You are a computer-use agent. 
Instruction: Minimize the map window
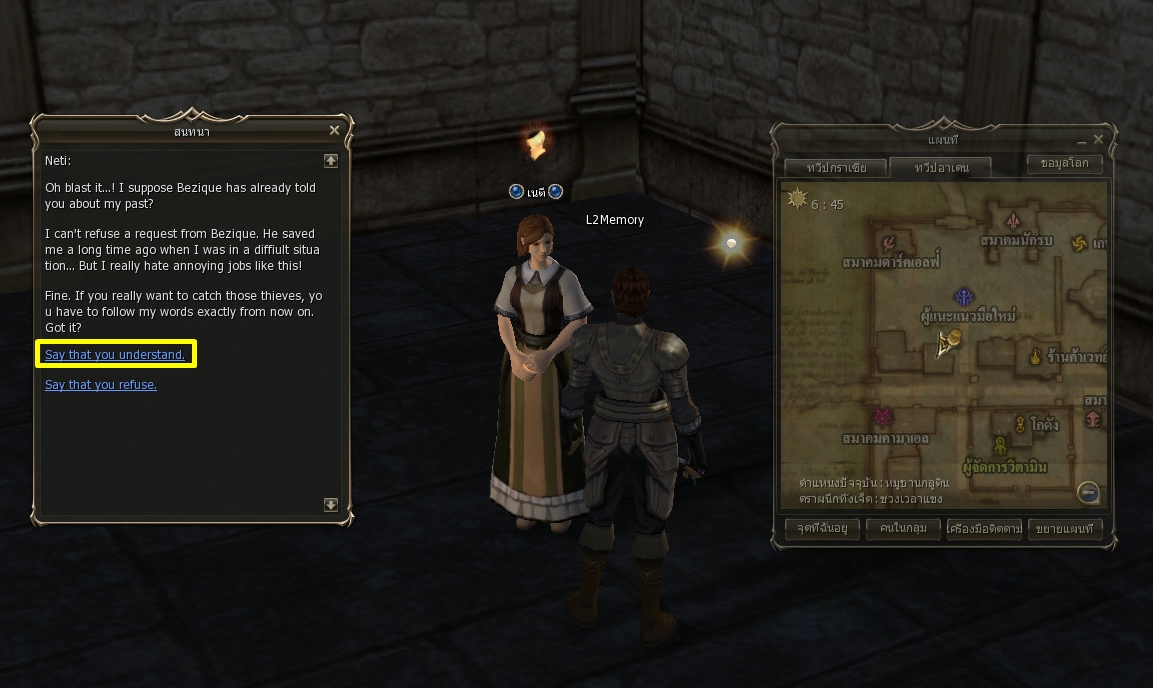coord(1081,140)
